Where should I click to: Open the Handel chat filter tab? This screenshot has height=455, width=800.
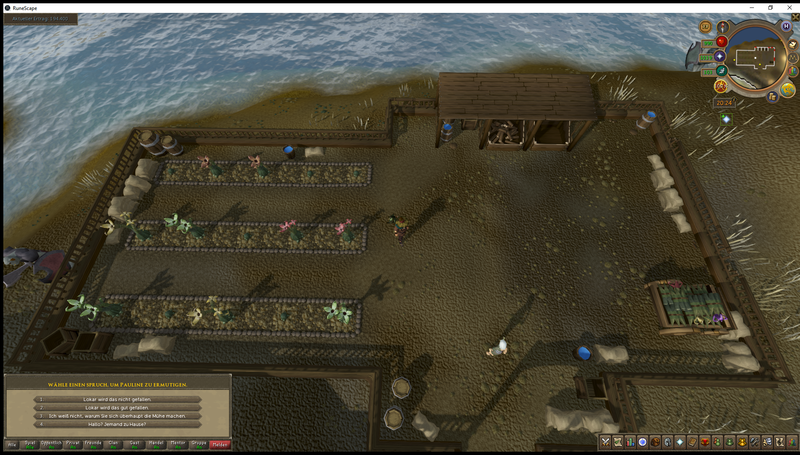tap(156, 443)
